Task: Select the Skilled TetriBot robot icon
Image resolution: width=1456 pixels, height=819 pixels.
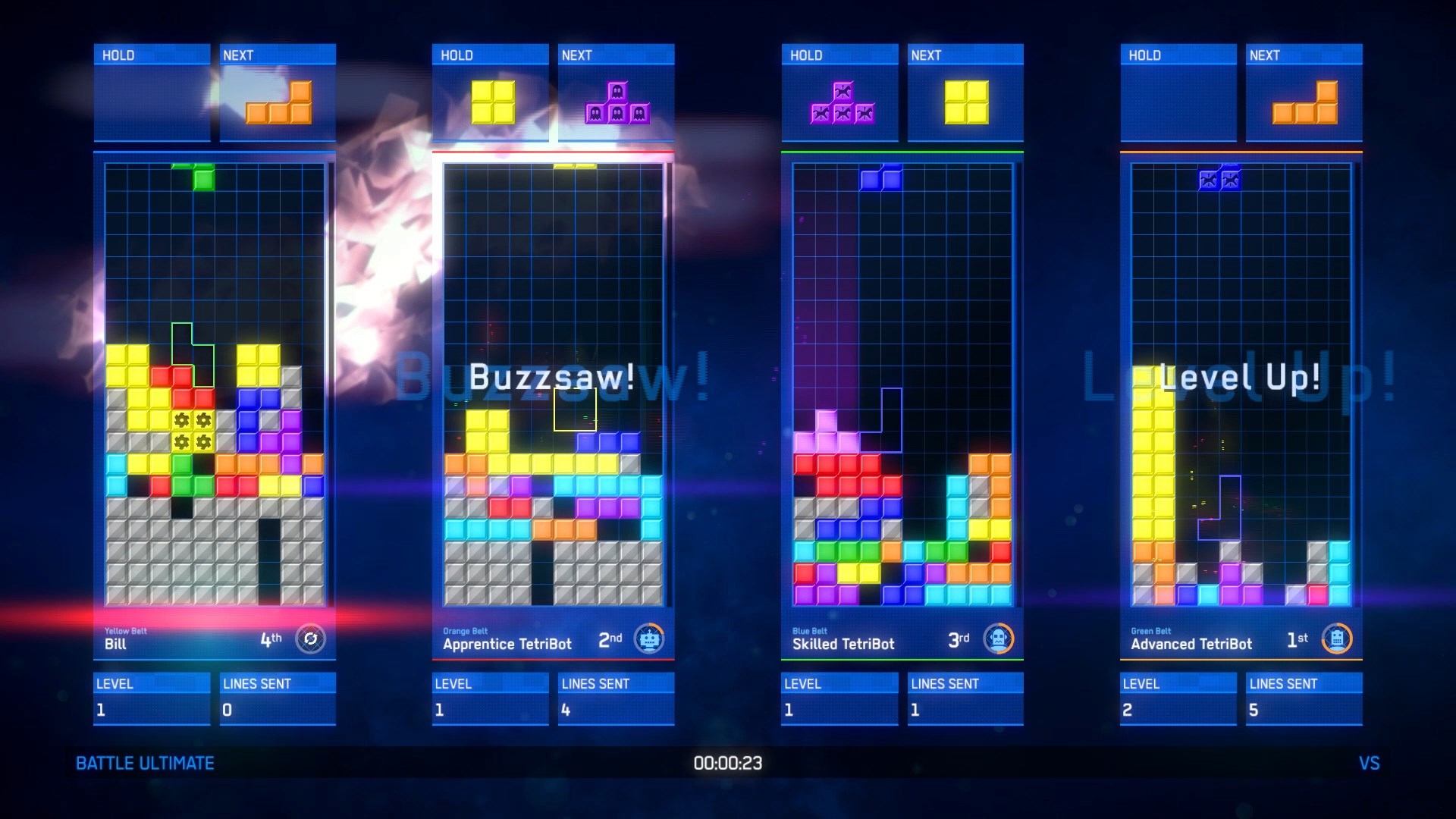Action: 999,637
